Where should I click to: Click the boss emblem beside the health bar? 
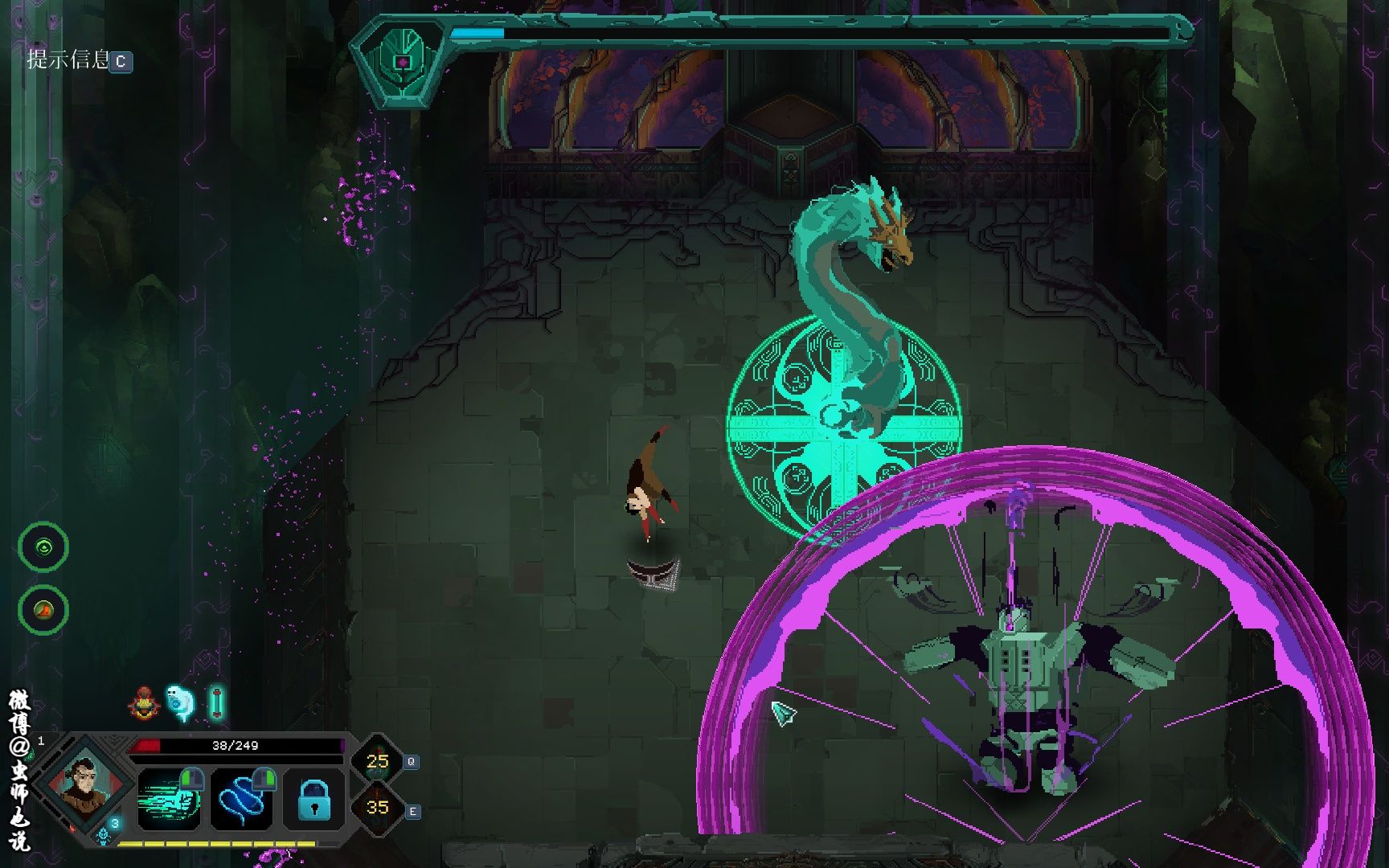[x=401, y=61]
